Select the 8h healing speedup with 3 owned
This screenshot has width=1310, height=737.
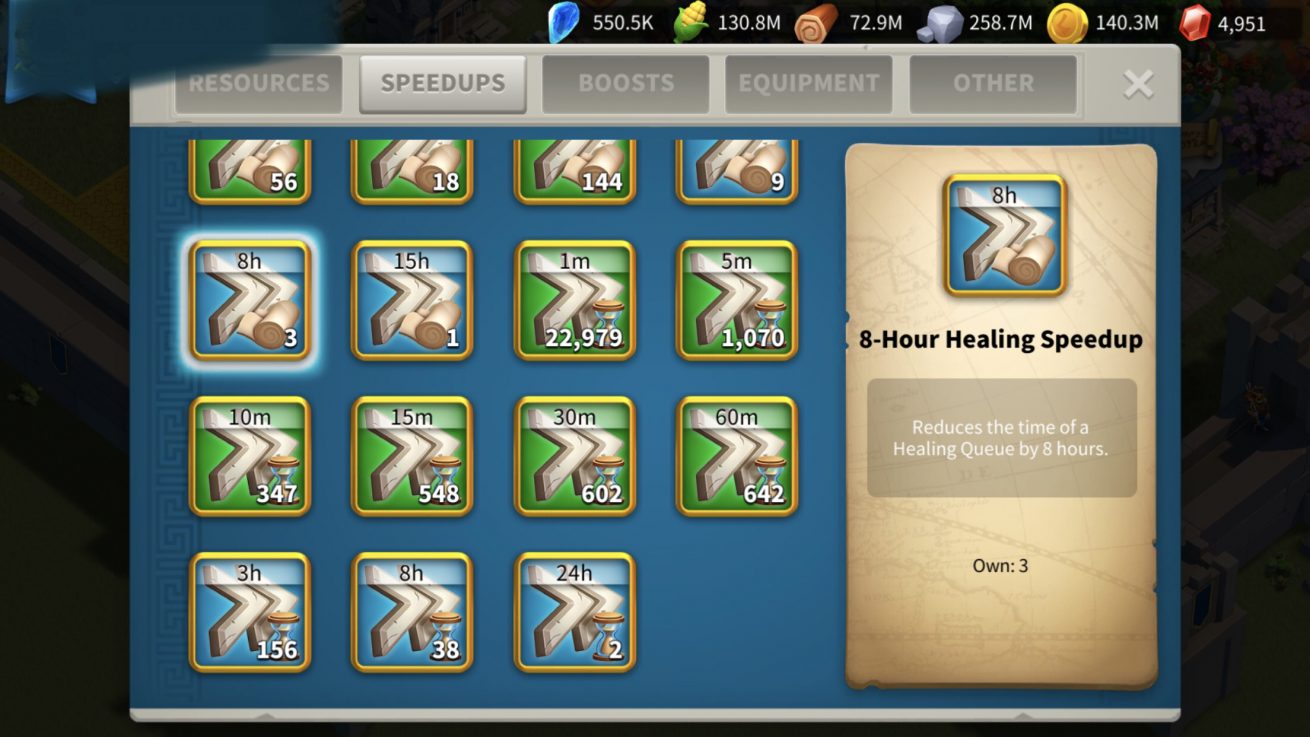click(x=250, y=300)
